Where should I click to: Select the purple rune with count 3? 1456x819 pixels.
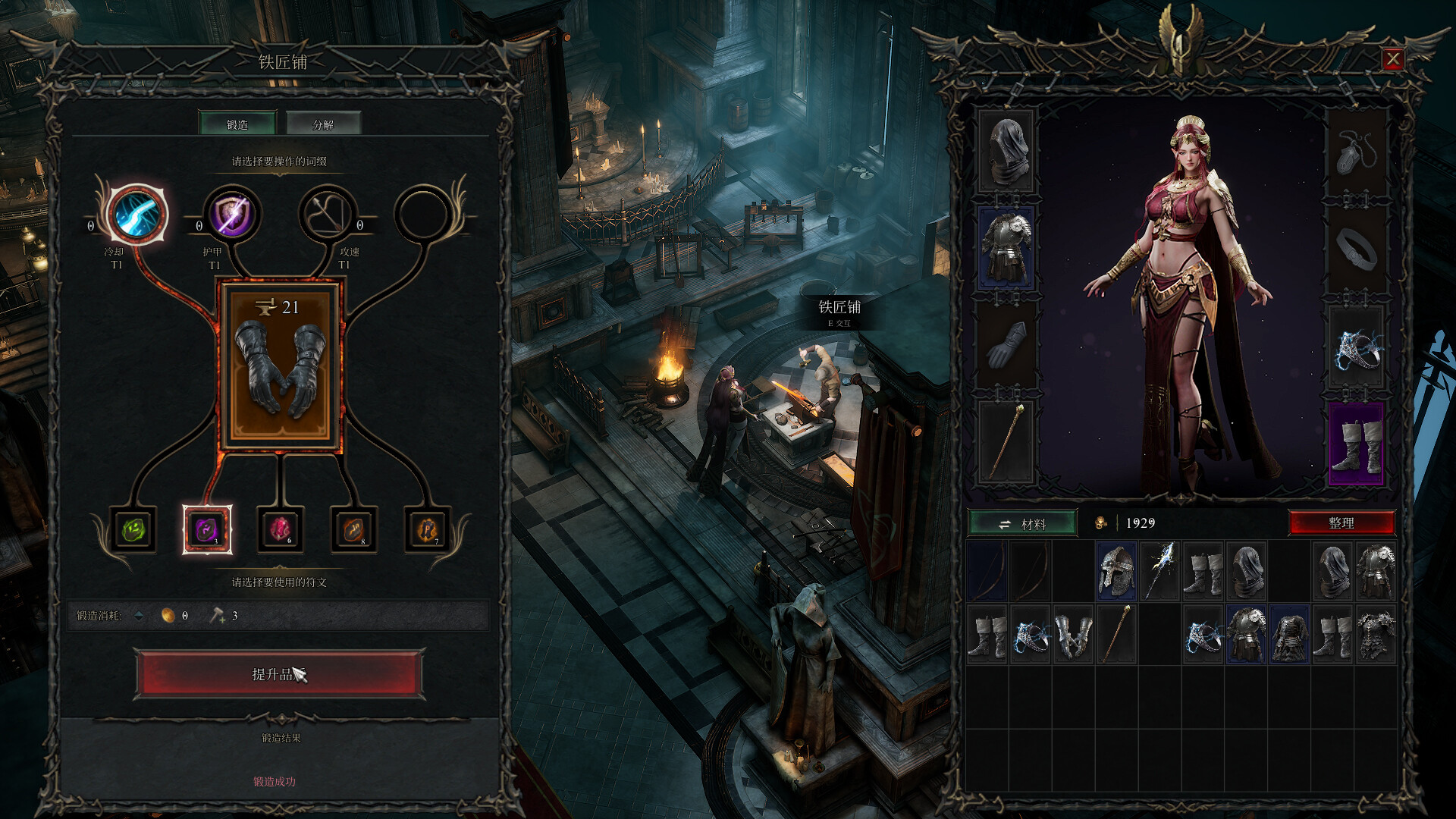(207, 529)
